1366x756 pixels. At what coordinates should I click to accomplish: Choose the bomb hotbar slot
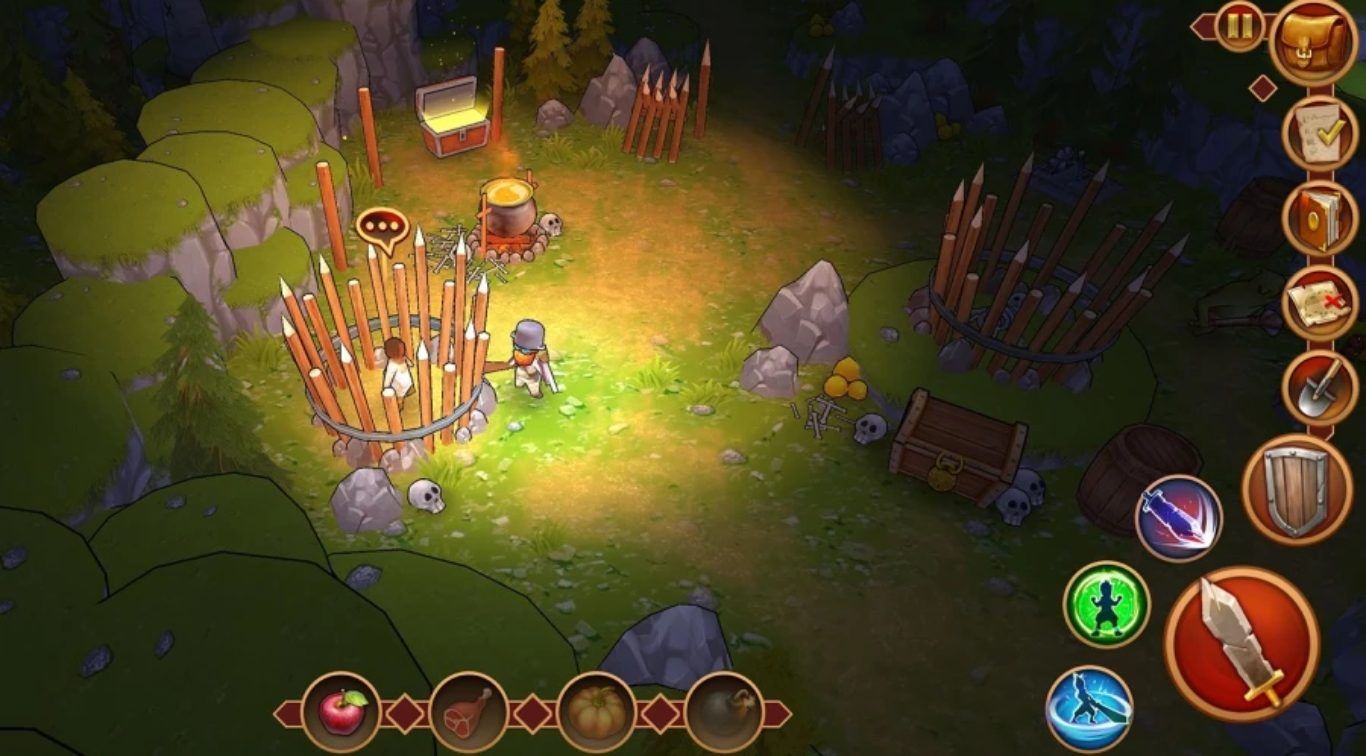pos(723,712)
